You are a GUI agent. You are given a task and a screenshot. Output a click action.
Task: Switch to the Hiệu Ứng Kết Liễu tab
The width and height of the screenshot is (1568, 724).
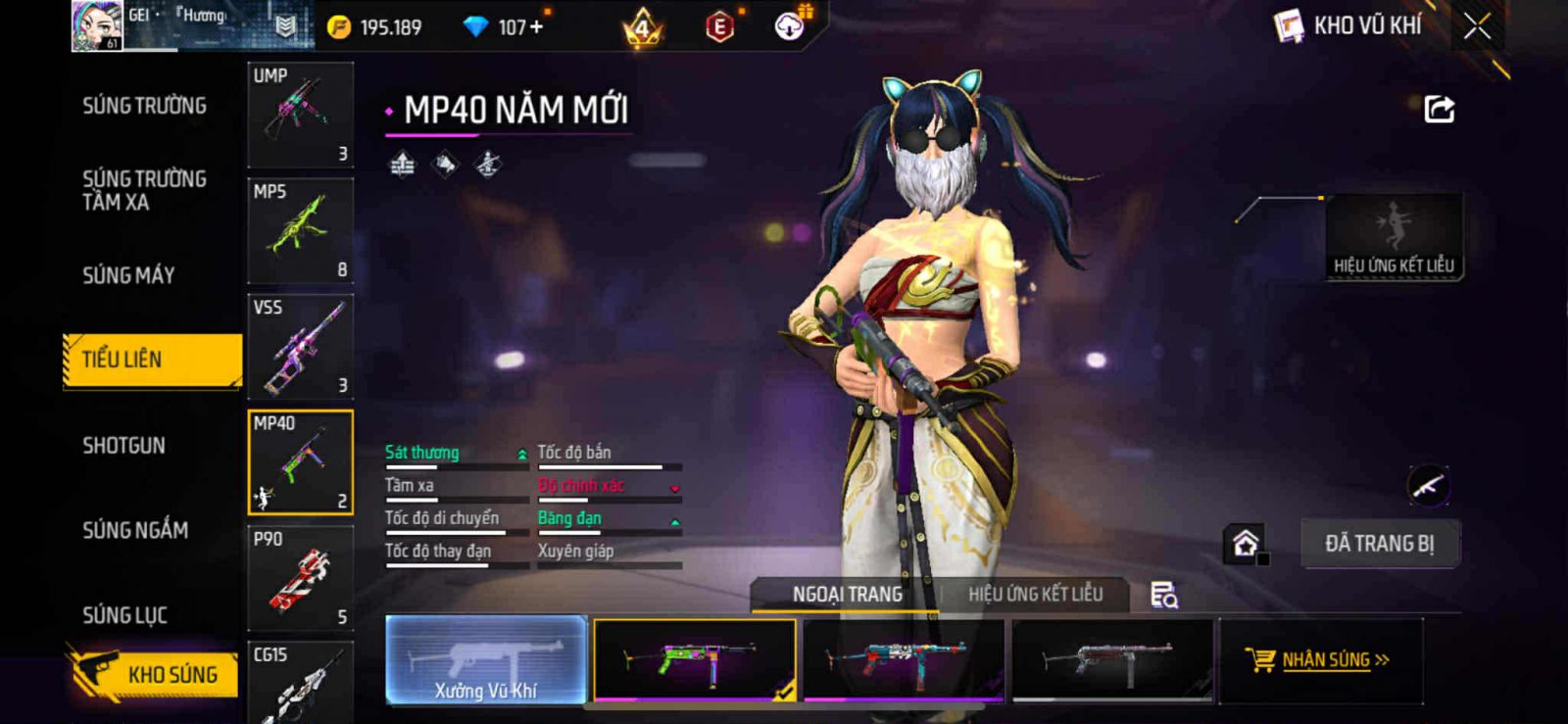pos(1035,594)
